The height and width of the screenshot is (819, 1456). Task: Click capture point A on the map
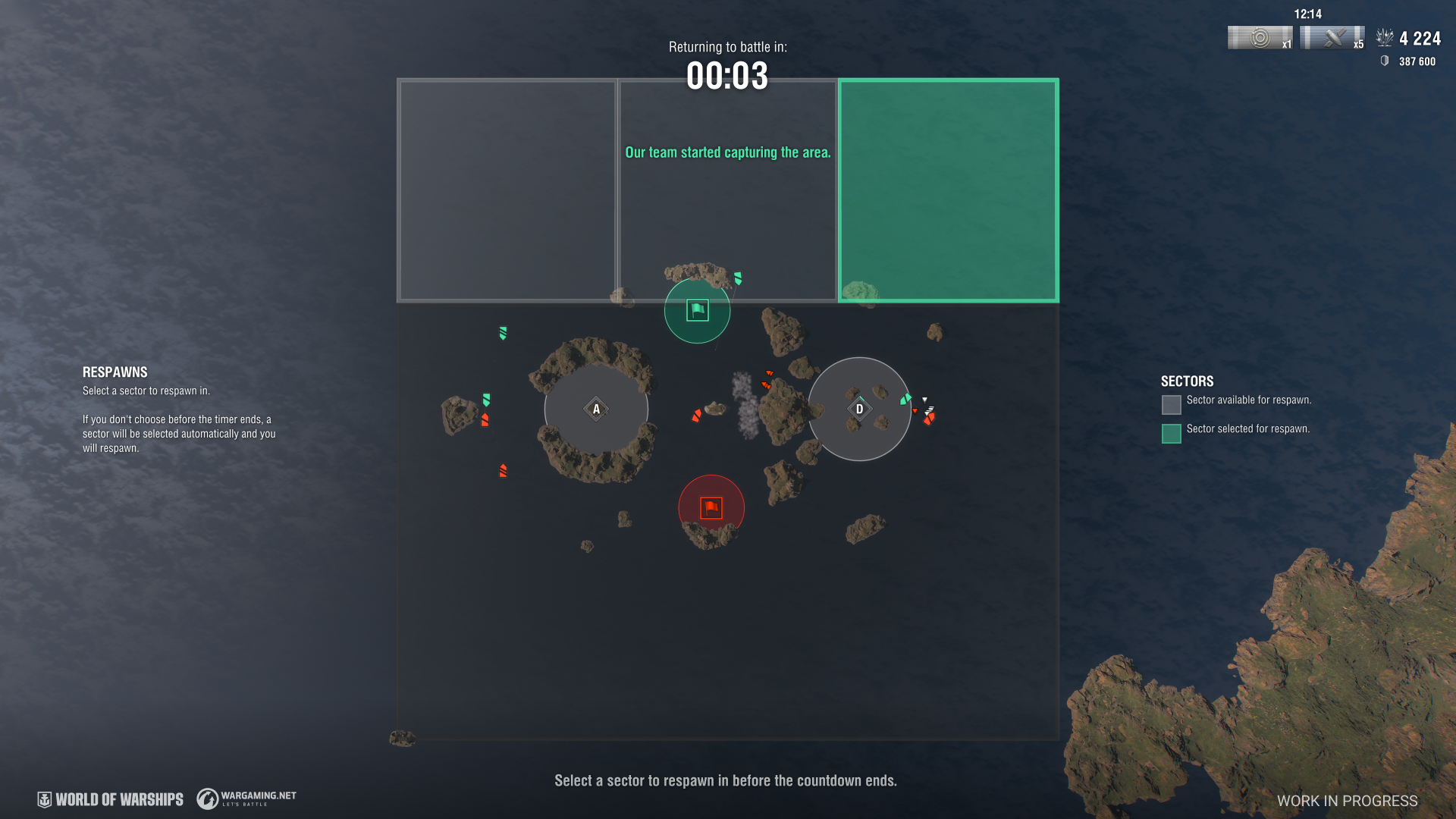[x=596, y=409]
